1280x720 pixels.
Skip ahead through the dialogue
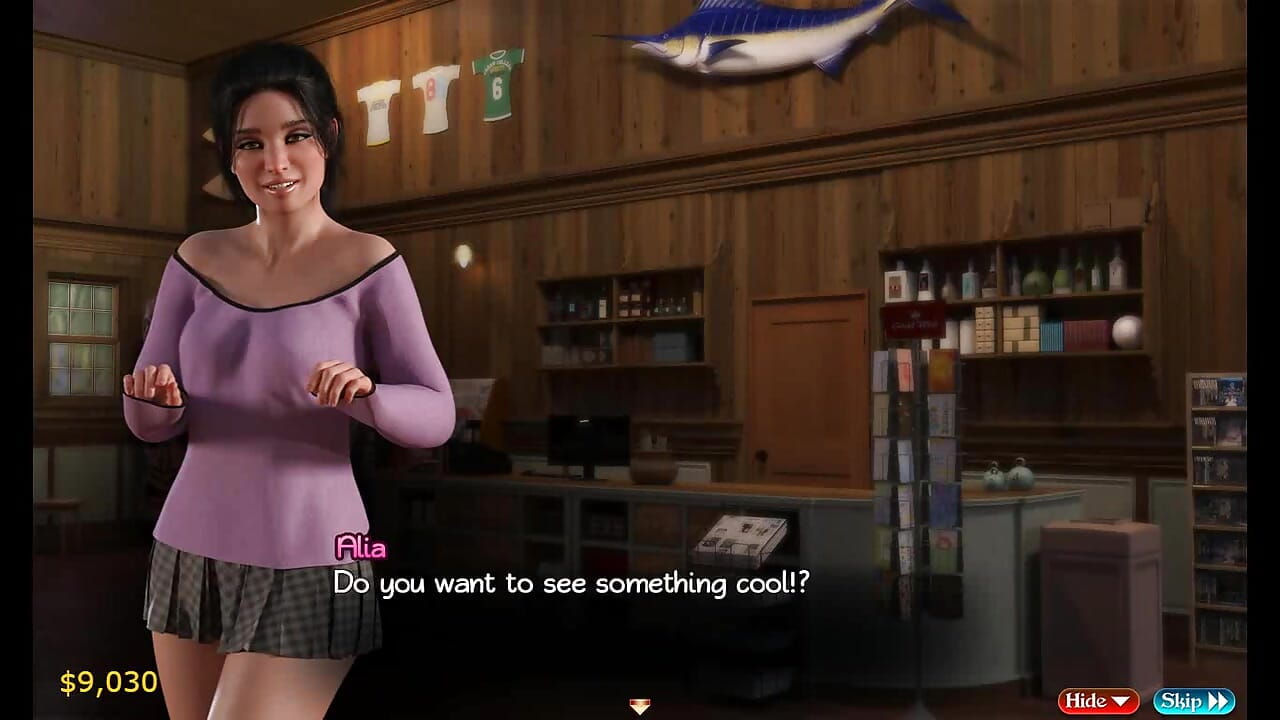tap(1193, 701)
